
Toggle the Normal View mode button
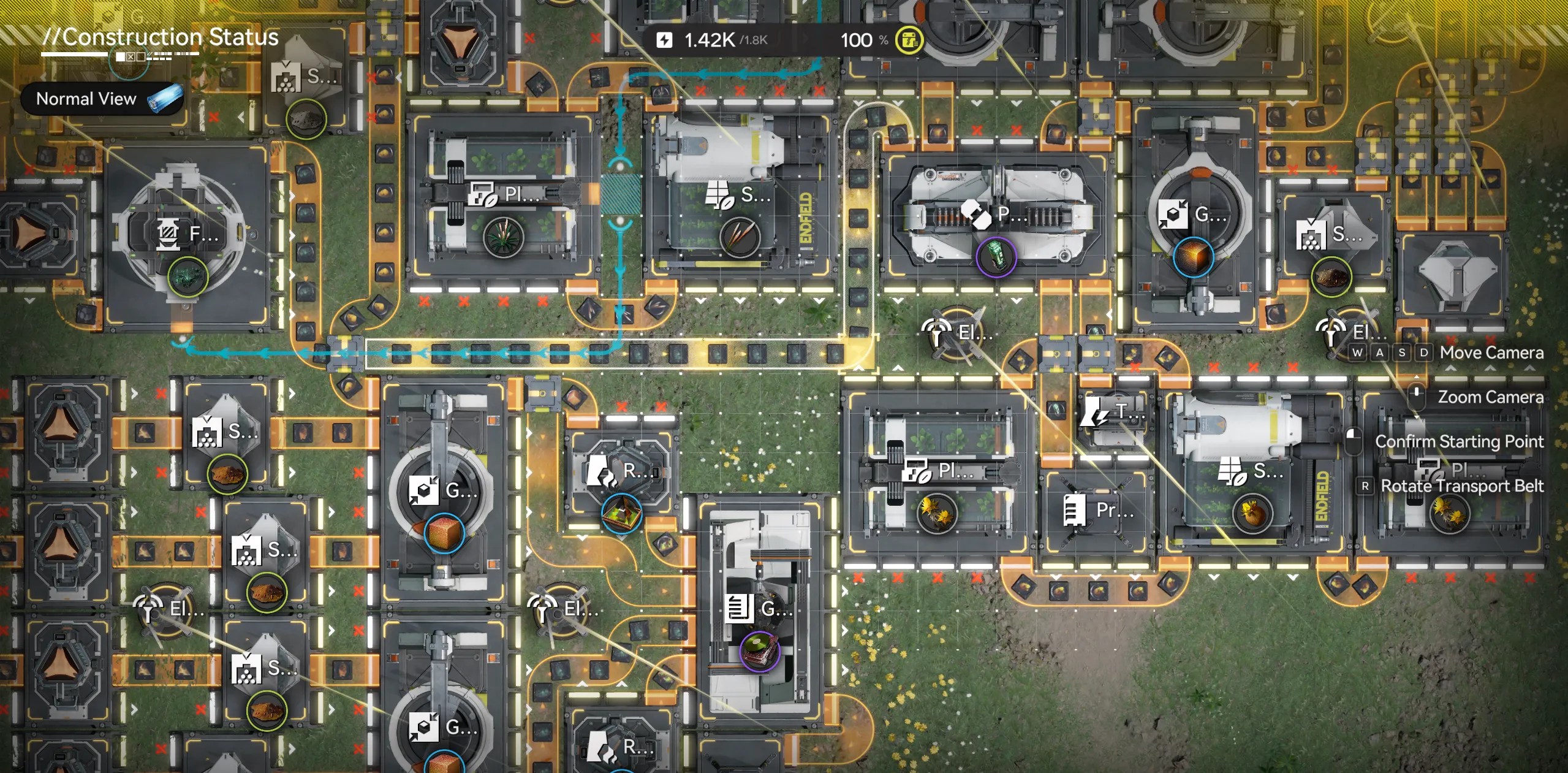103,99
